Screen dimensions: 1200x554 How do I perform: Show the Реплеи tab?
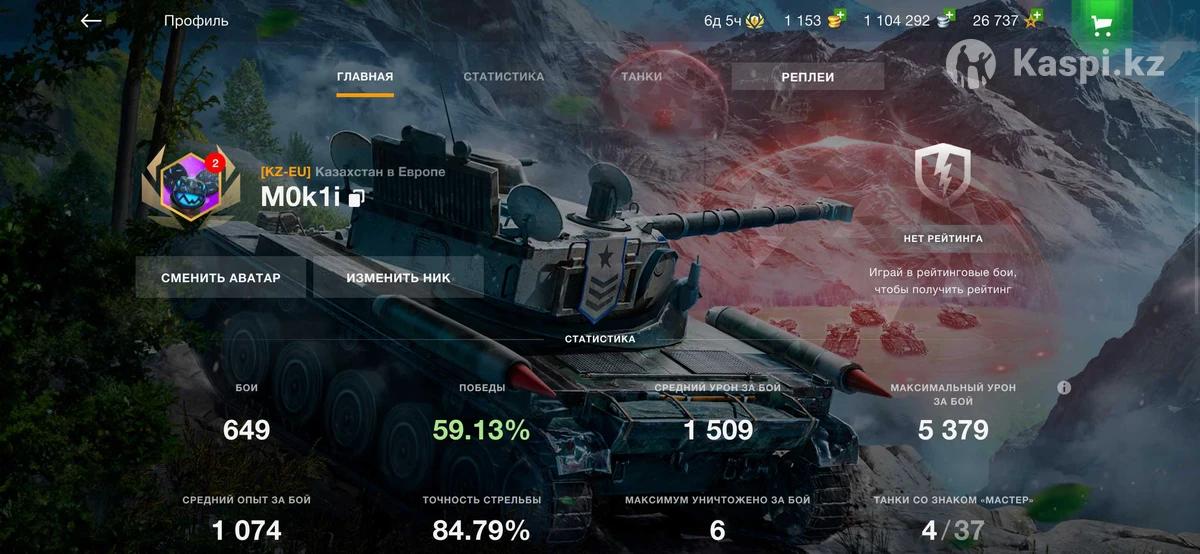point(807,77)
